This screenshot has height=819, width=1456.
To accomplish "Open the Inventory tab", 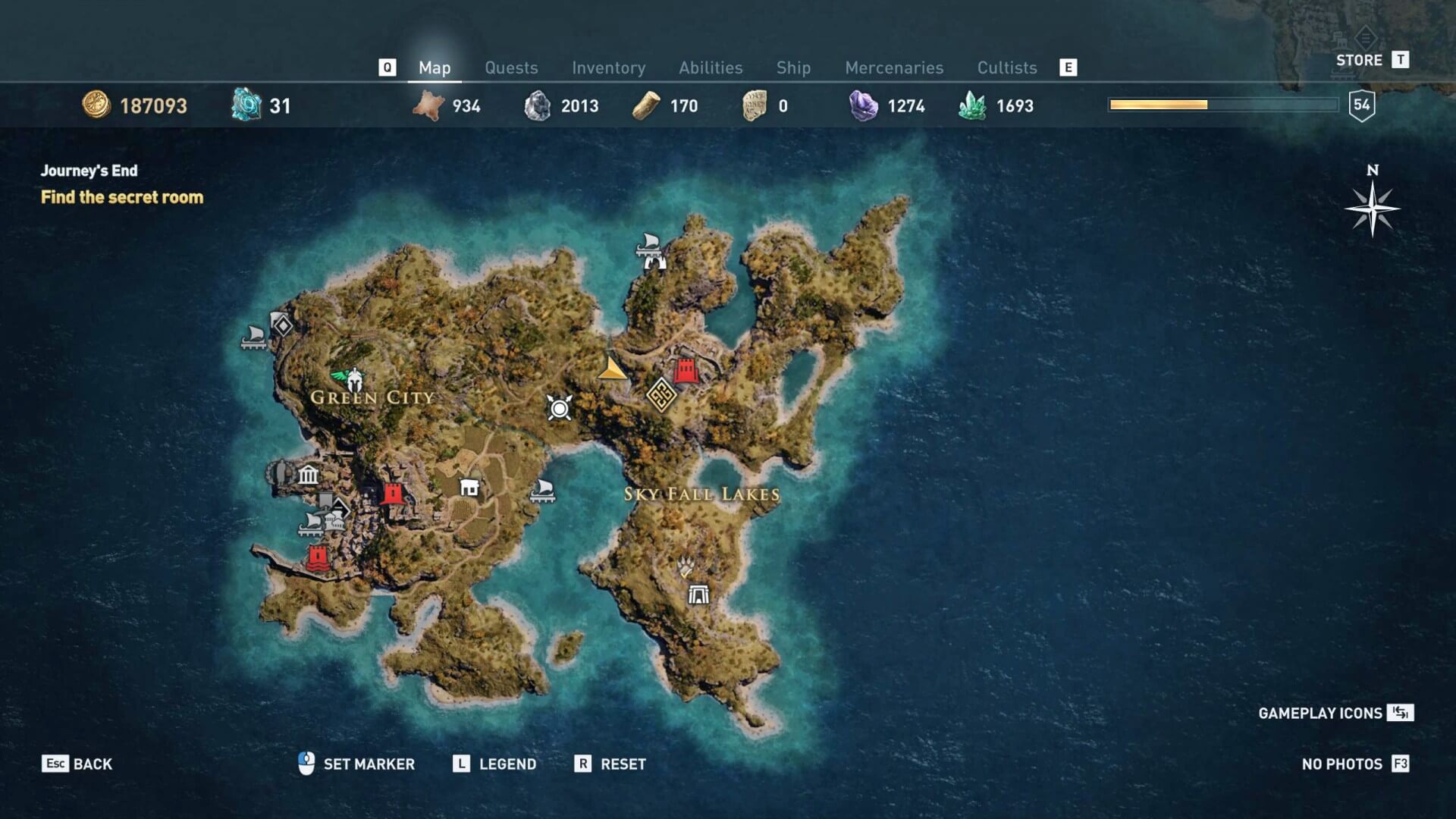I will pyautogui.click(x=608, y=68).
